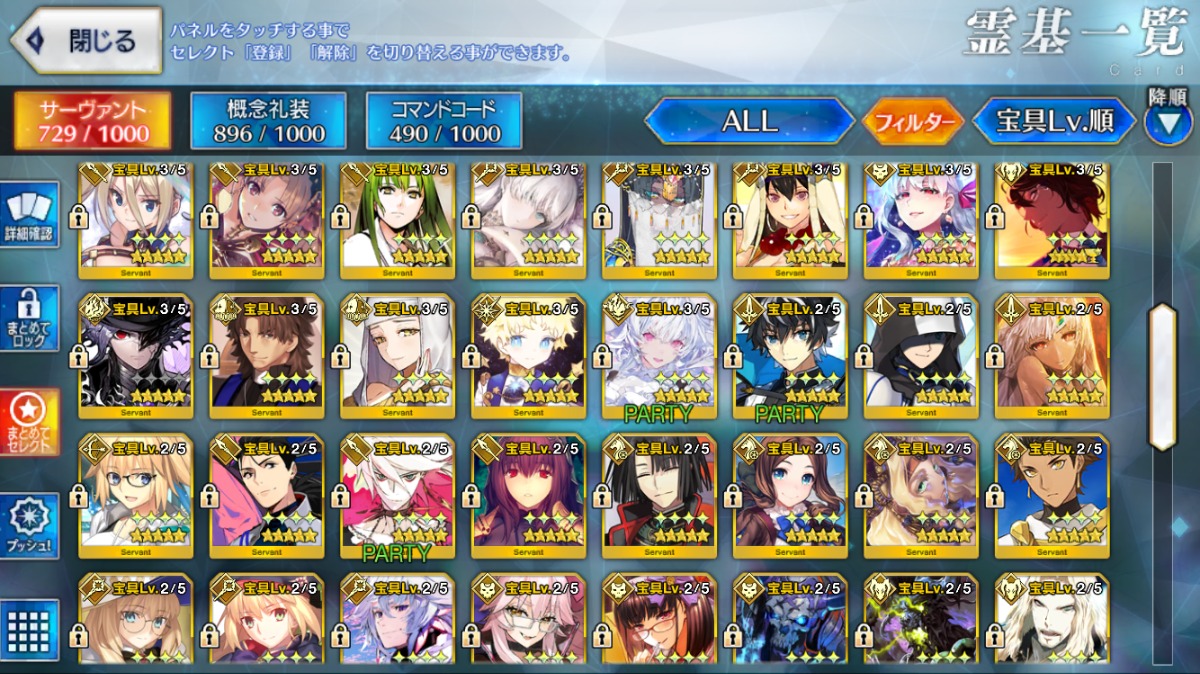
Task: Select the white-haired servant marked PARTY
Action: 659,357
